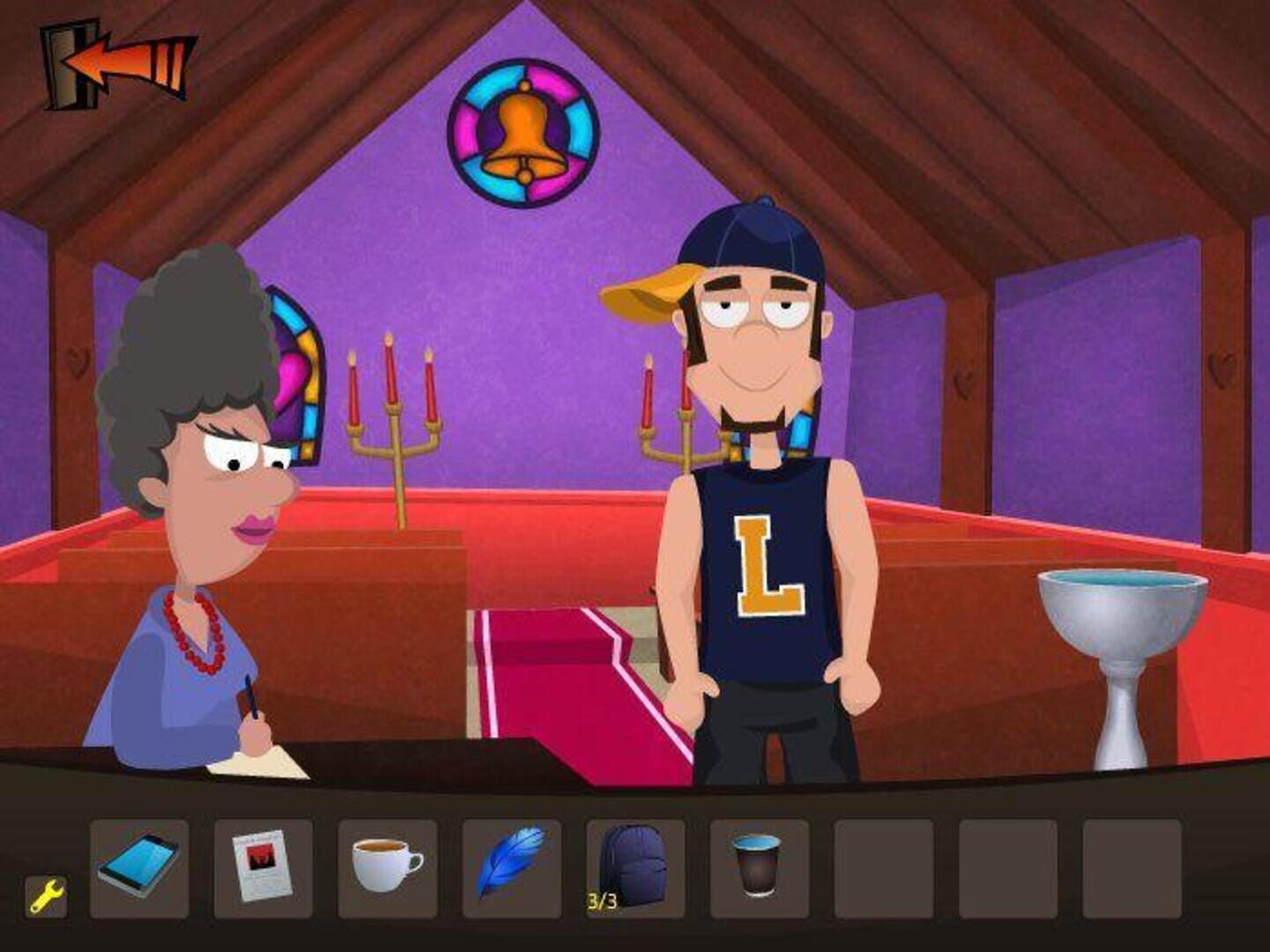Open the backpack marked 3/3
Viewport: 1270px width, 952px height.
[x=634, y=868]
